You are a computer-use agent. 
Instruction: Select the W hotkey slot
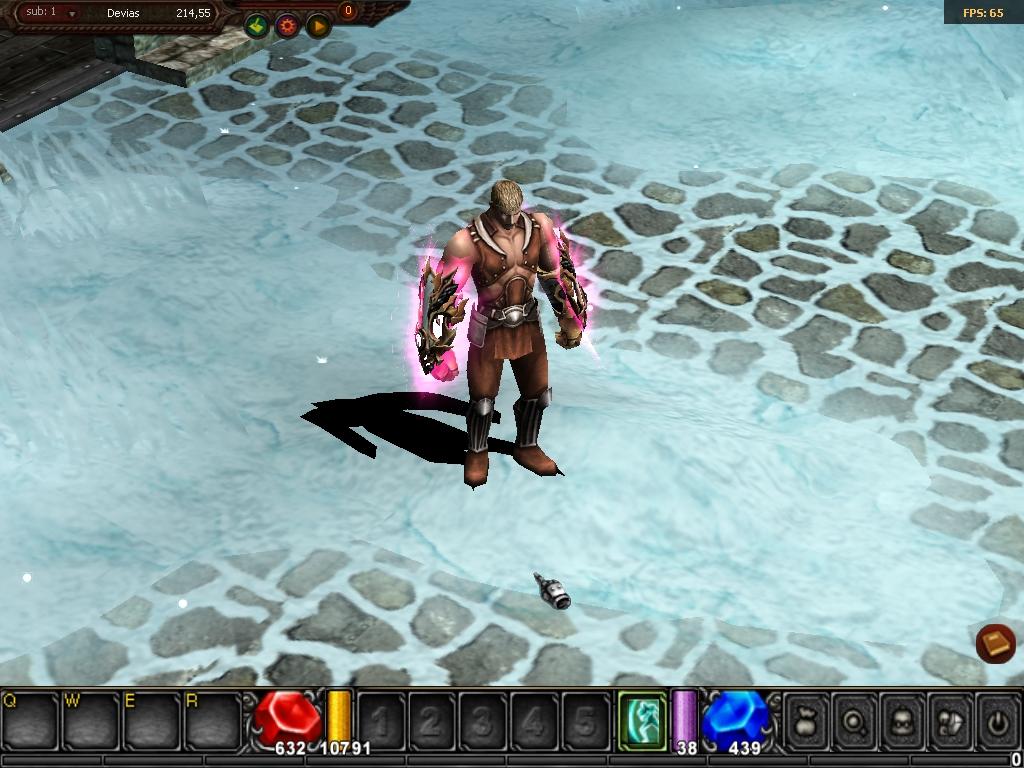point(91,720)
